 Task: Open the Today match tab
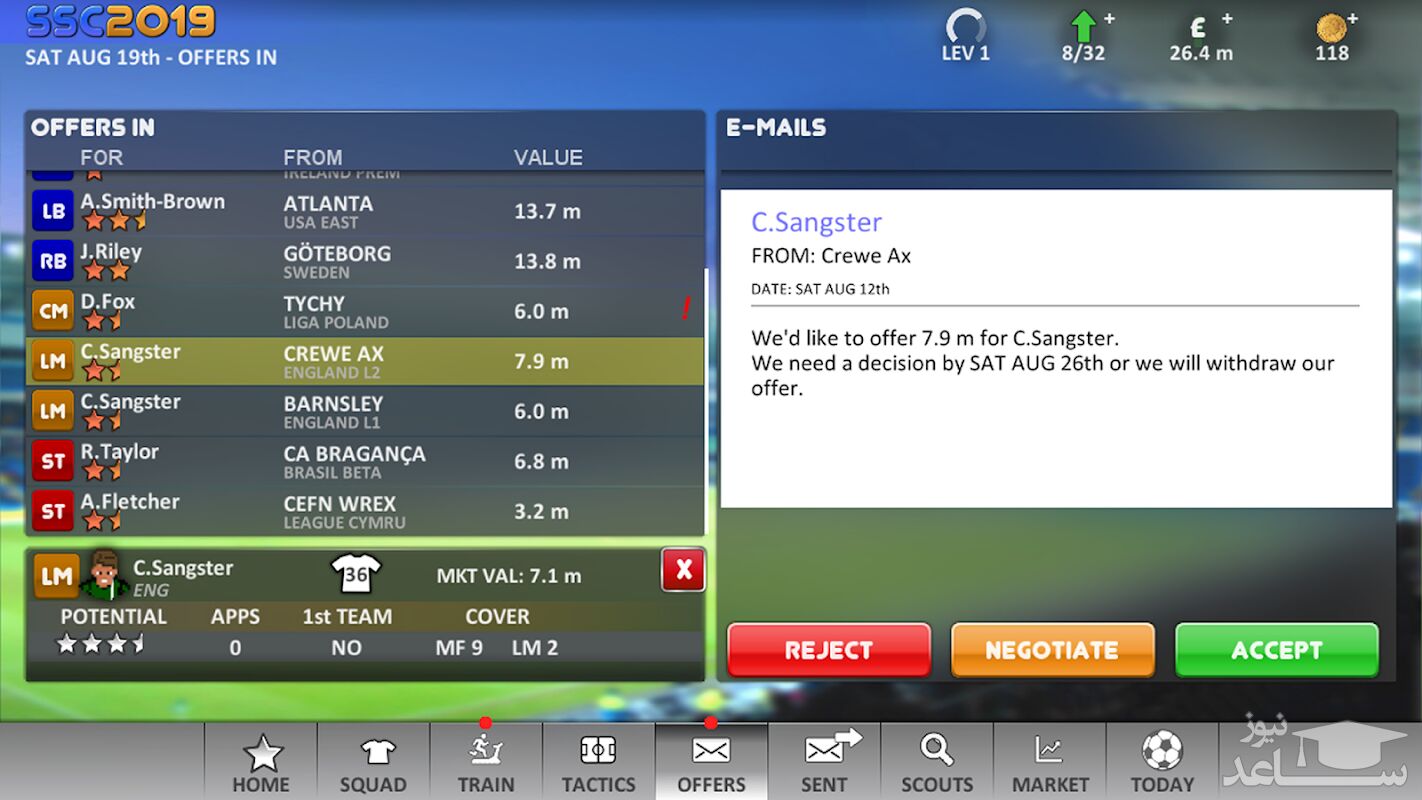coord(1162,762)
